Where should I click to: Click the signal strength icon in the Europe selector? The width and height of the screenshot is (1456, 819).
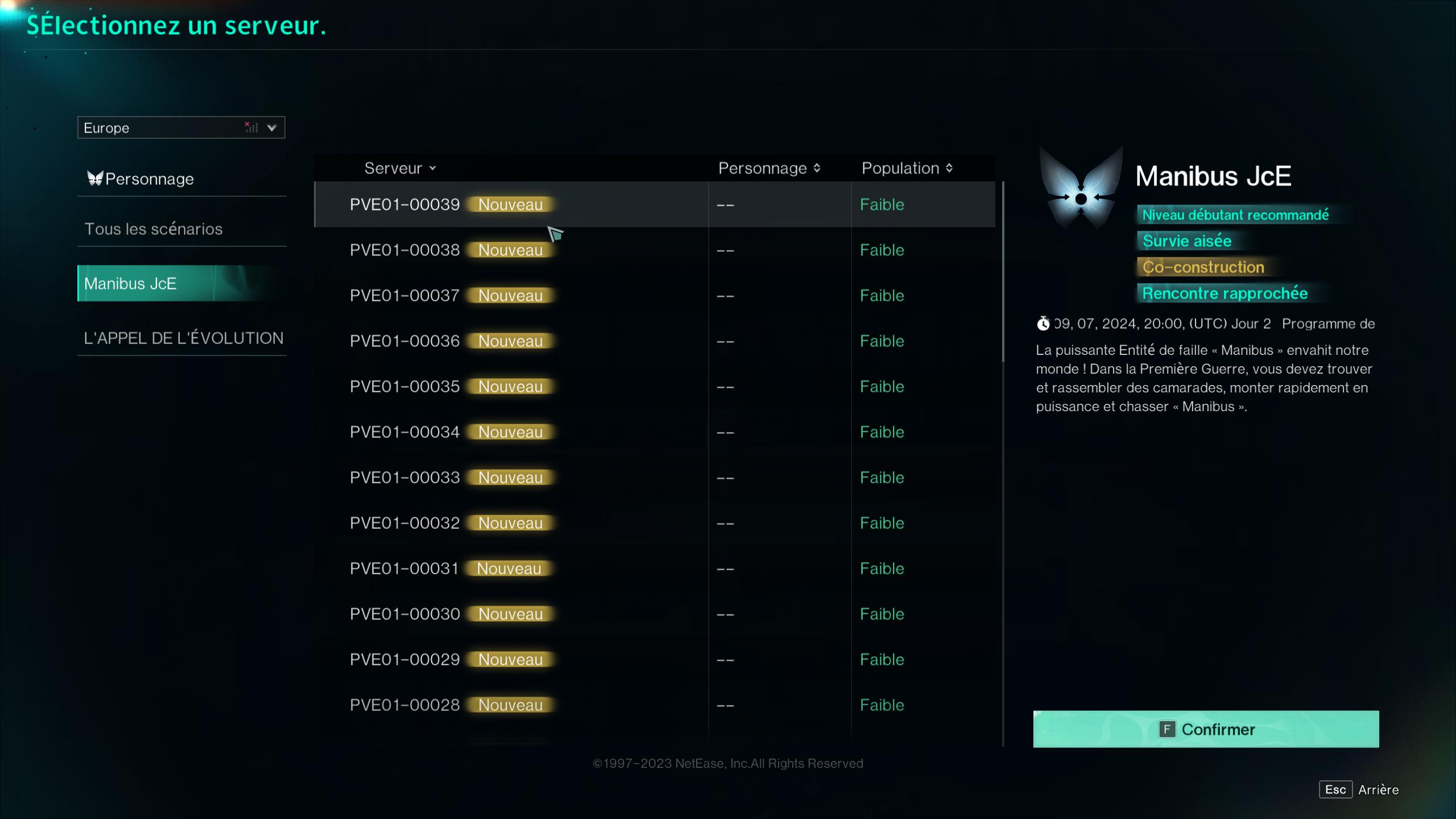point(251,127)
